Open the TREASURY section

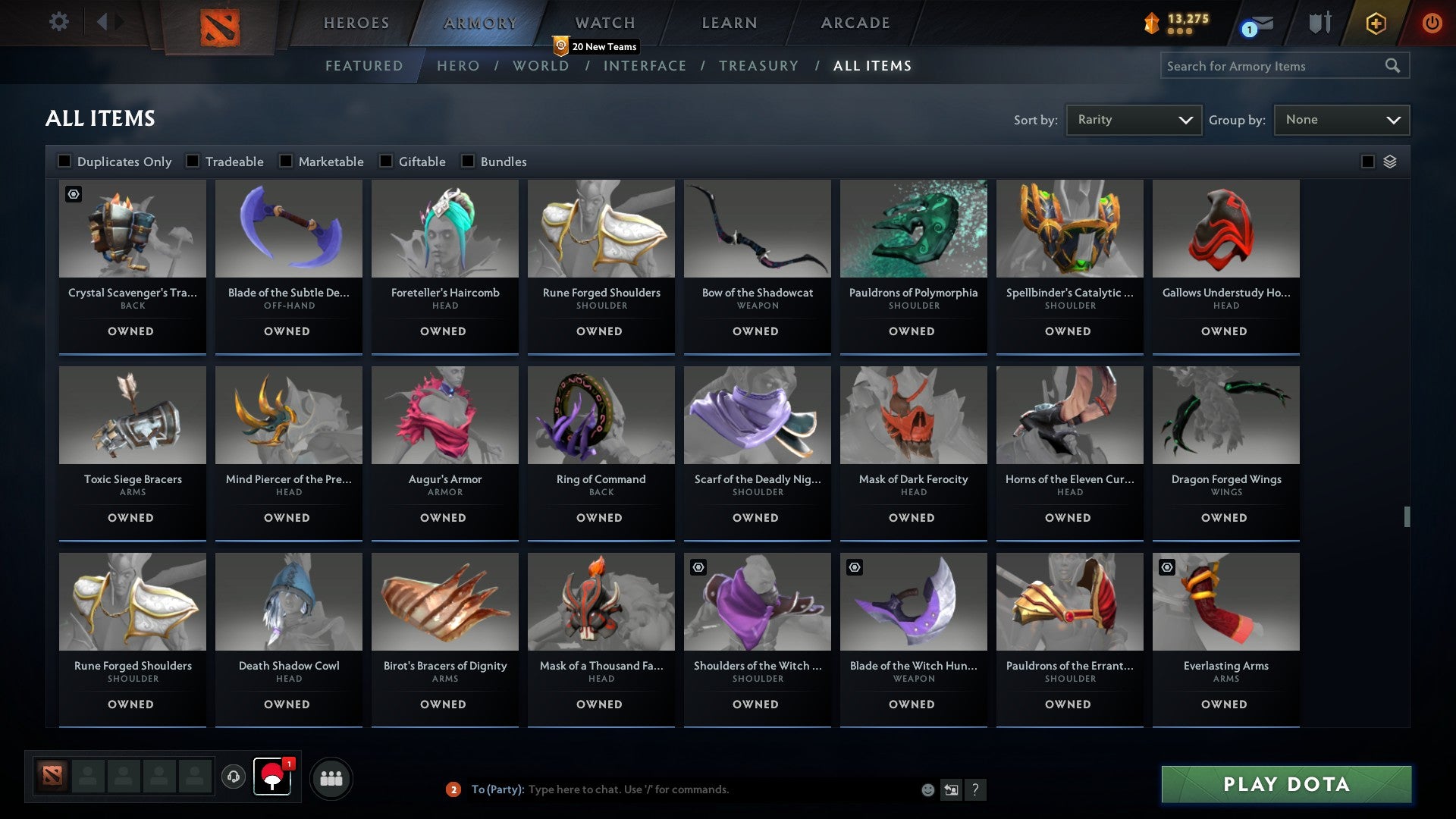click(x=758, y=66)
